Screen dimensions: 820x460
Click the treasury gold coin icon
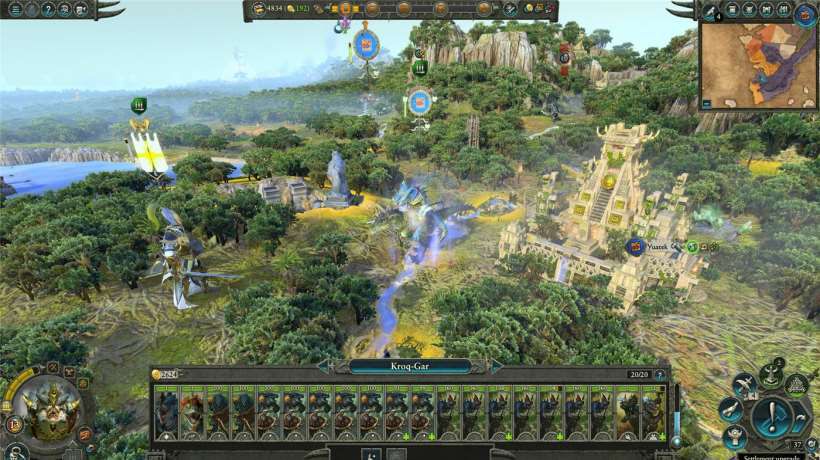pos(259,9)
